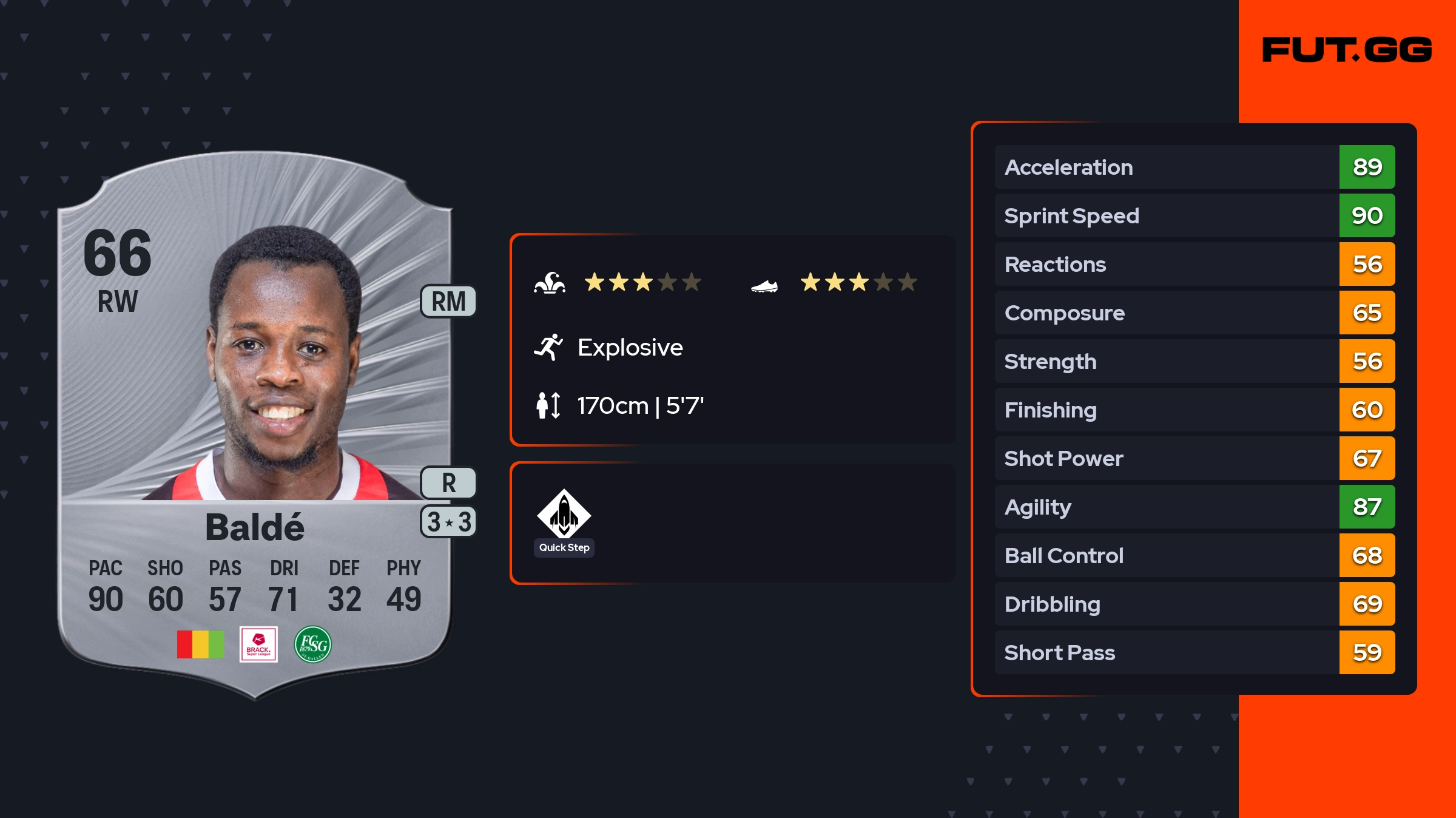Click the Short Pass stat row
Viewport: 1456px width, 818px height.
(x=1194, y=652)
